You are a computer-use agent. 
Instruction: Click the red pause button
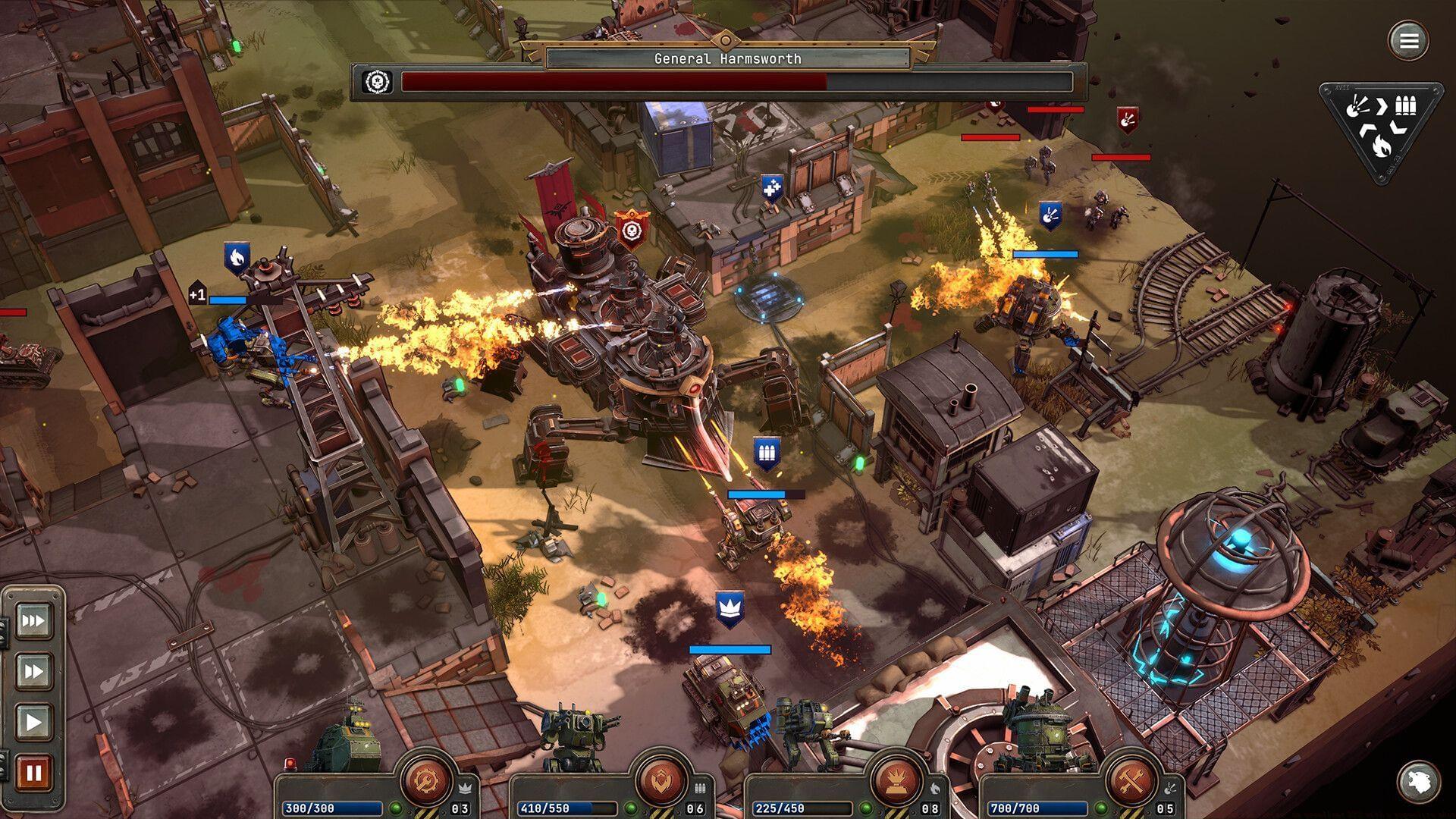pos(33,773)
